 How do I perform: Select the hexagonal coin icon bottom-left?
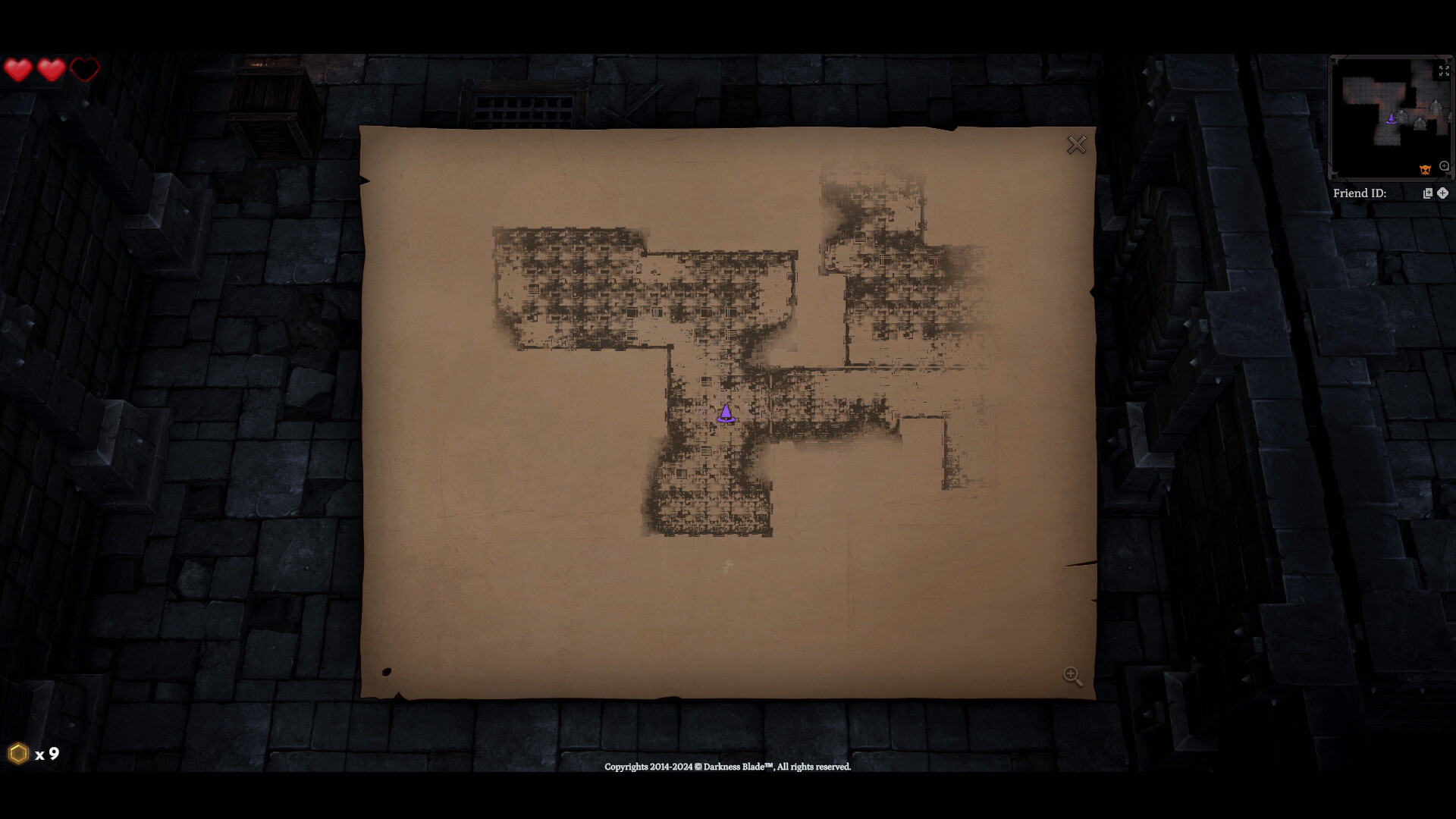[17, 755]
